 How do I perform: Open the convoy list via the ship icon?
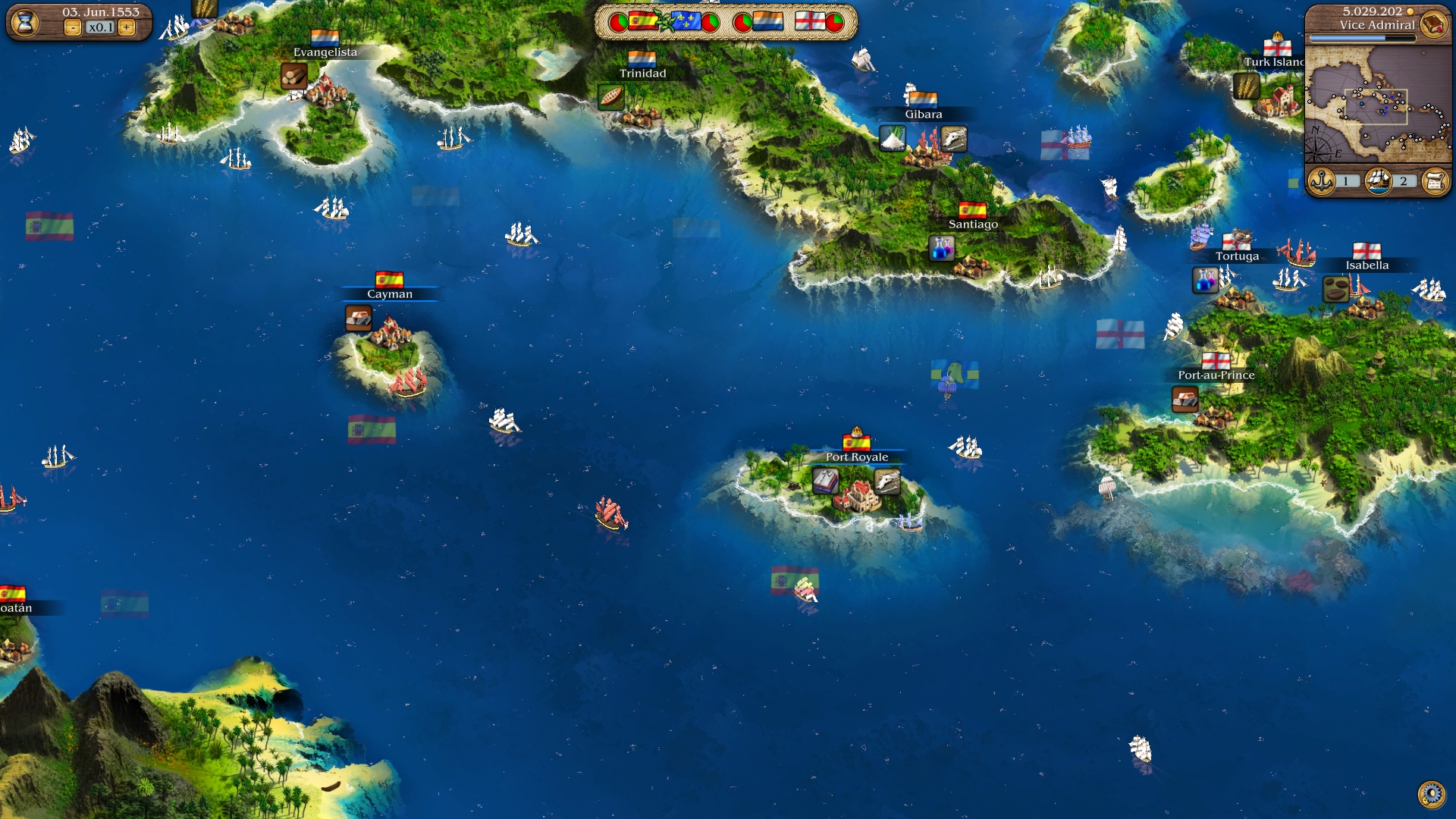pyautogui.click(x=1378, y=181)
